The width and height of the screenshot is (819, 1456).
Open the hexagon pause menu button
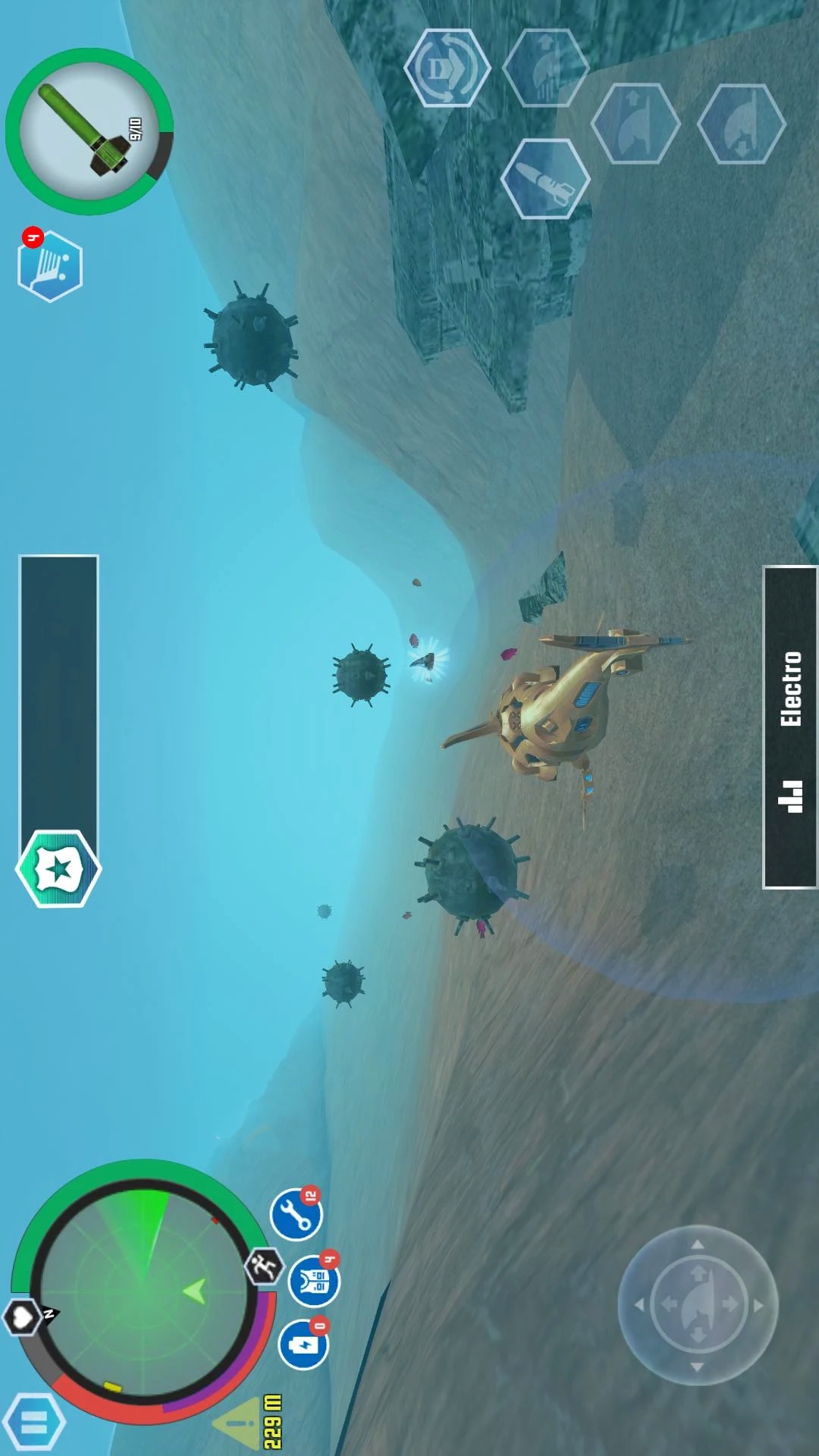tap(34, 1423)
